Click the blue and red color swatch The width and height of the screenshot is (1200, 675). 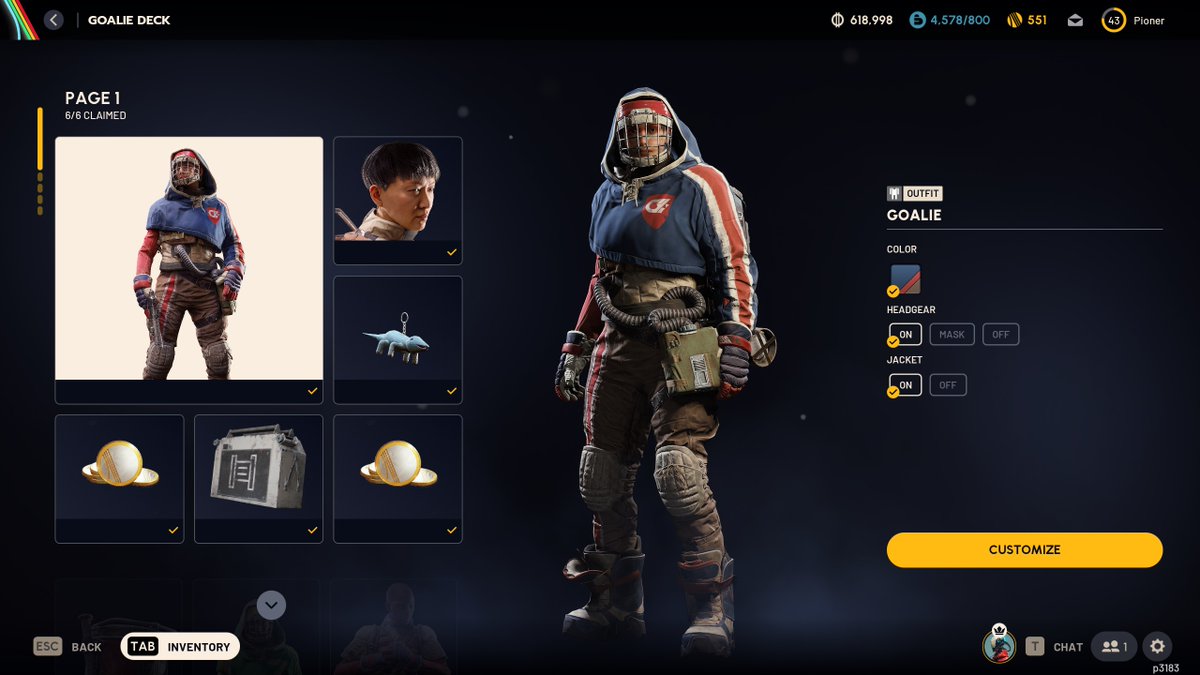point(905,279)
